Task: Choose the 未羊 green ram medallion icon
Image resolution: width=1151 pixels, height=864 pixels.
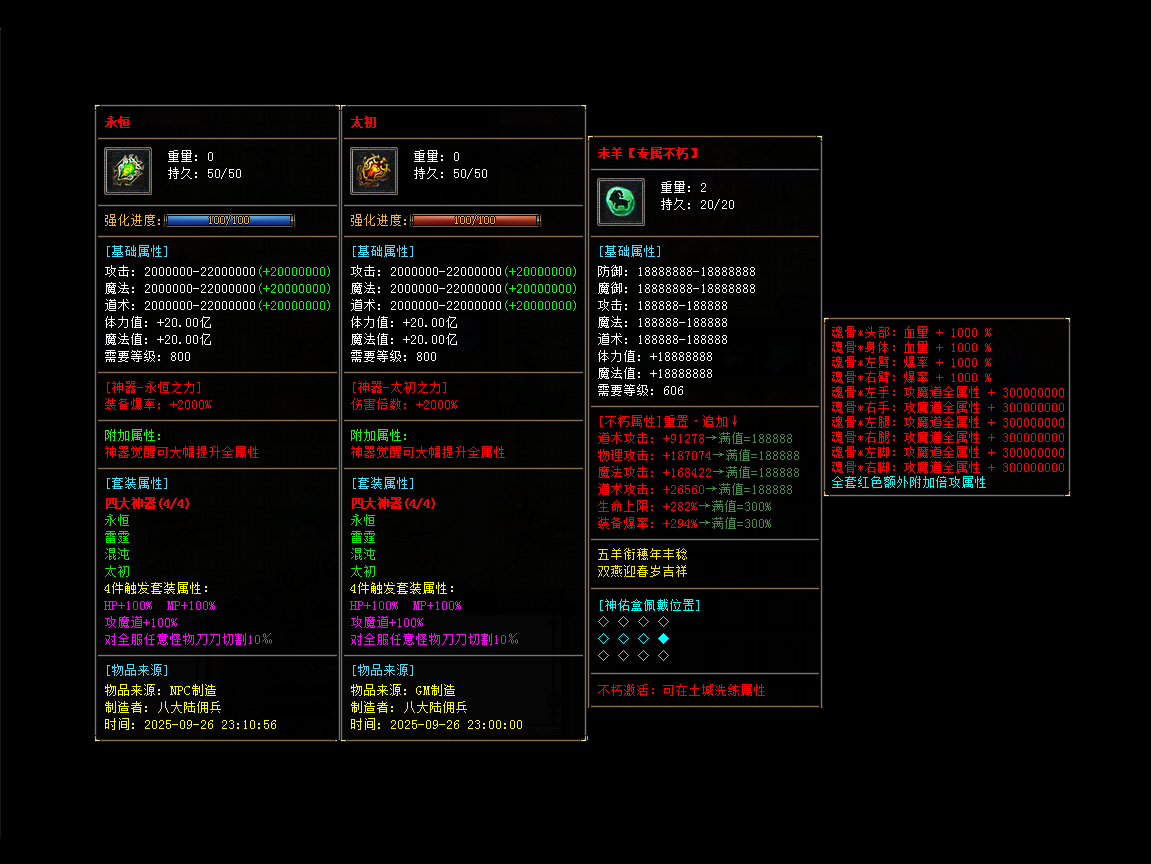Action: [x=621, y=201]
